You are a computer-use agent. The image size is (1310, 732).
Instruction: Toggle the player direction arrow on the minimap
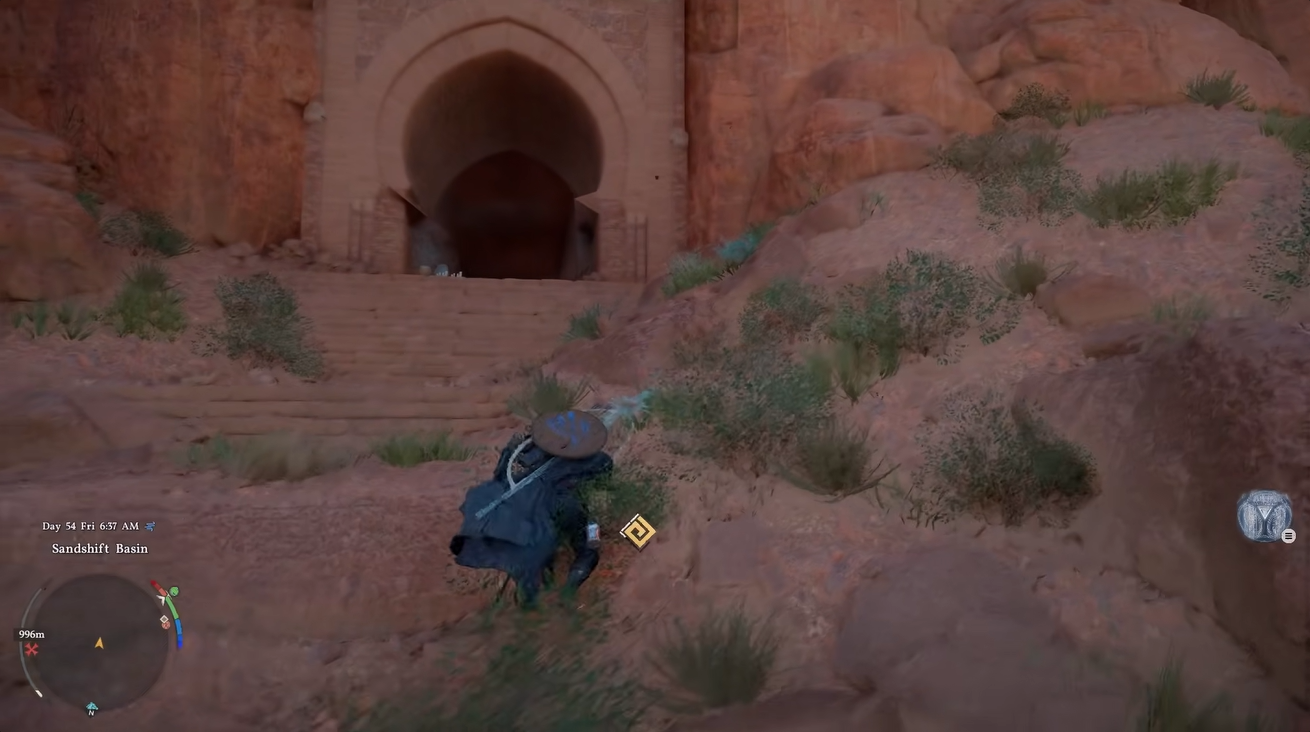pos(100,644)
